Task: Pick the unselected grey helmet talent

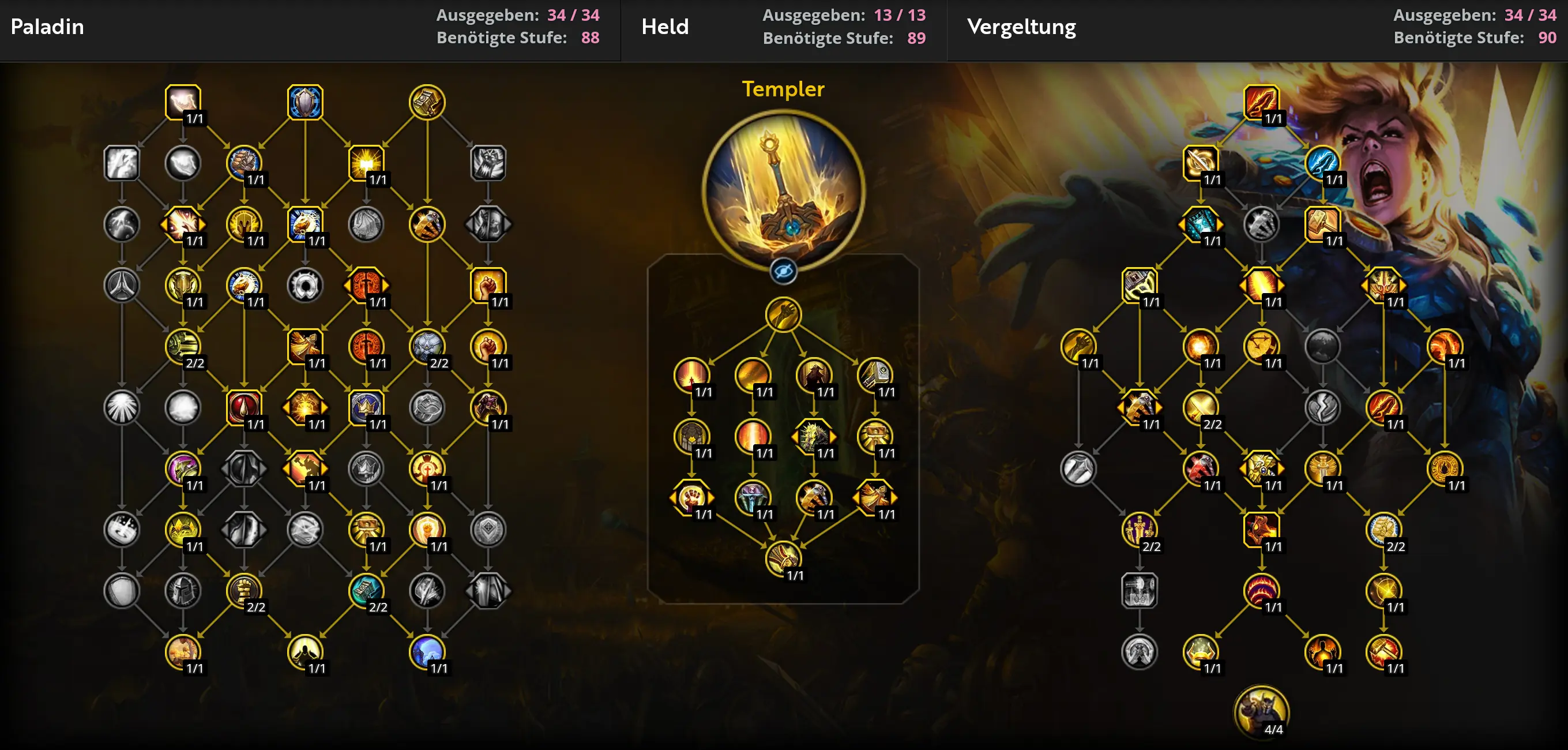Action: [x=183, y=590]
